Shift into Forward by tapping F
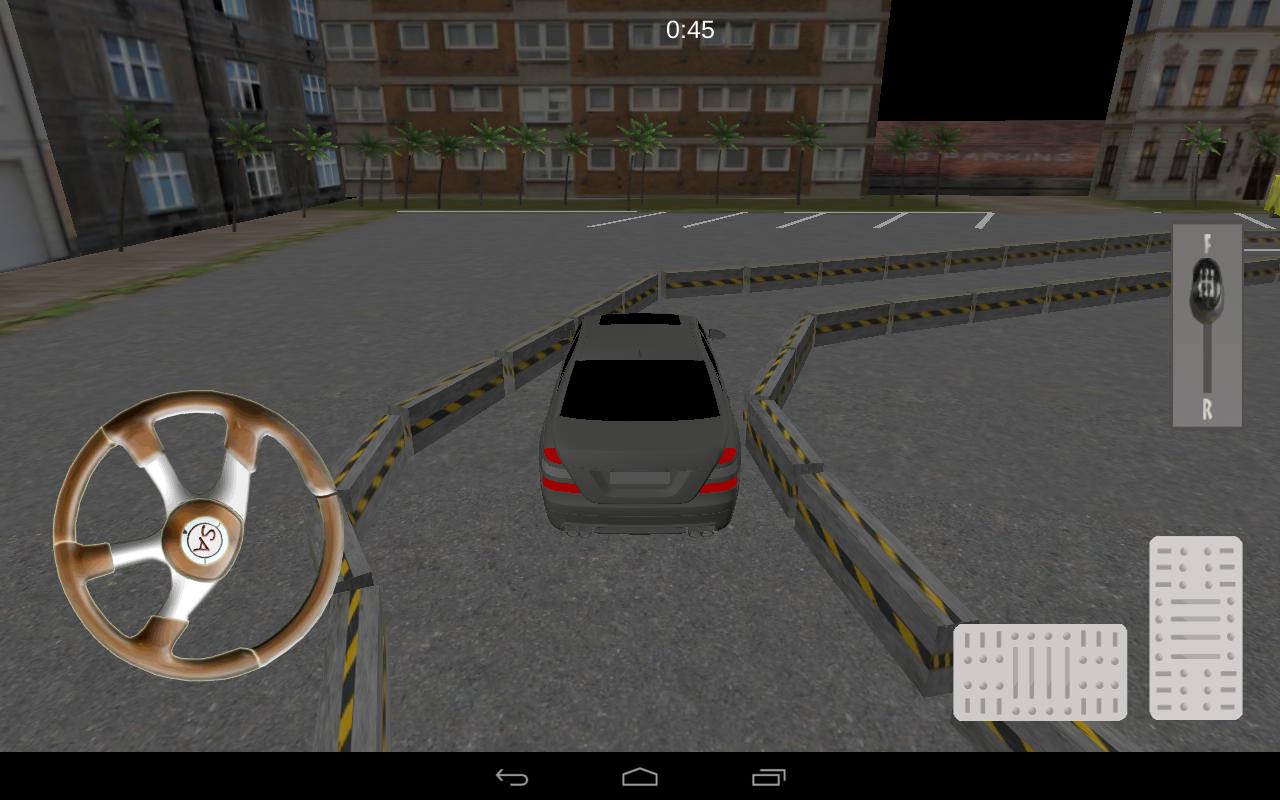The image size is (1280, 800). [x=1205, y=243]
